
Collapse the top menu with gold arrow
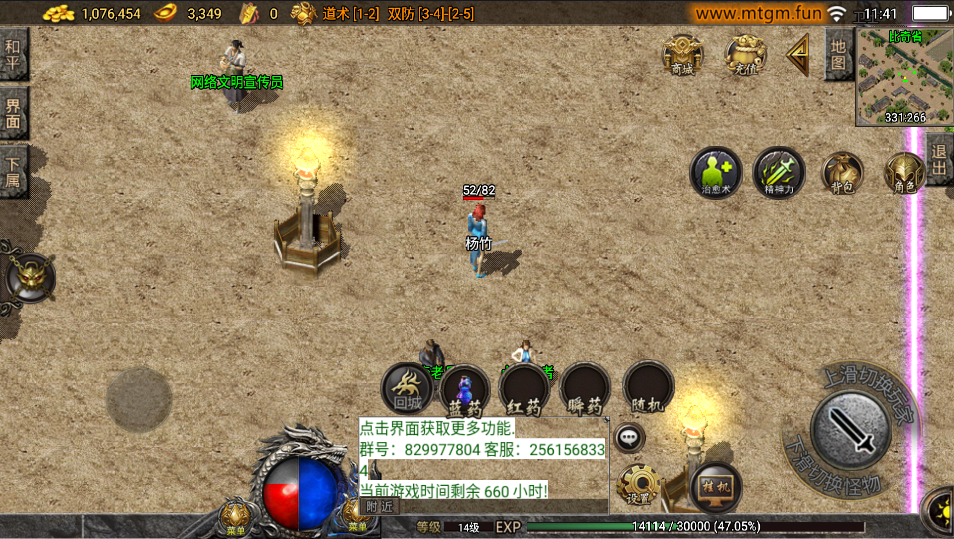click(x=797, y=54)
